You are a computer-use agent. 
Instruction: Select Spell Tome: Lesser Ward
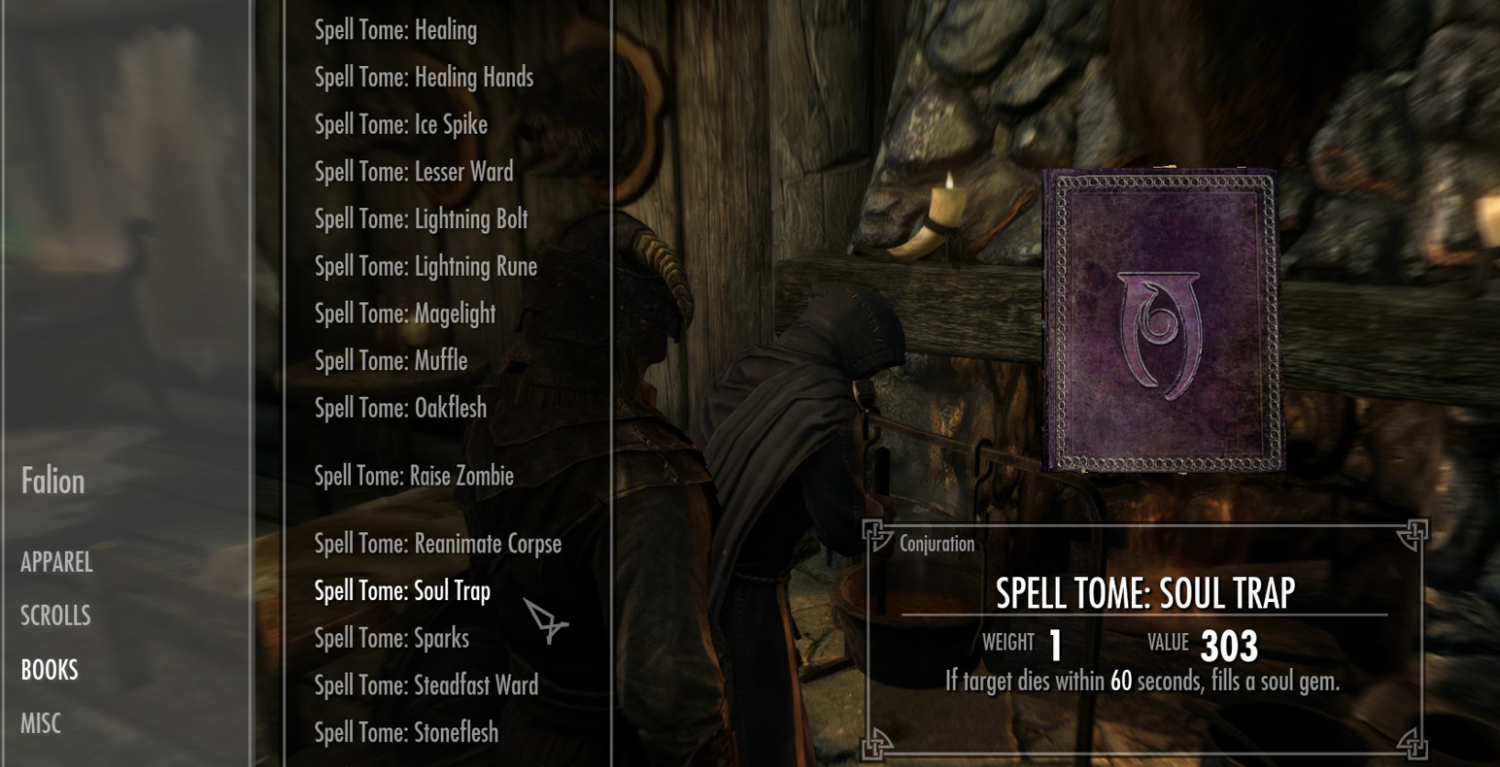tap(414, 172)
